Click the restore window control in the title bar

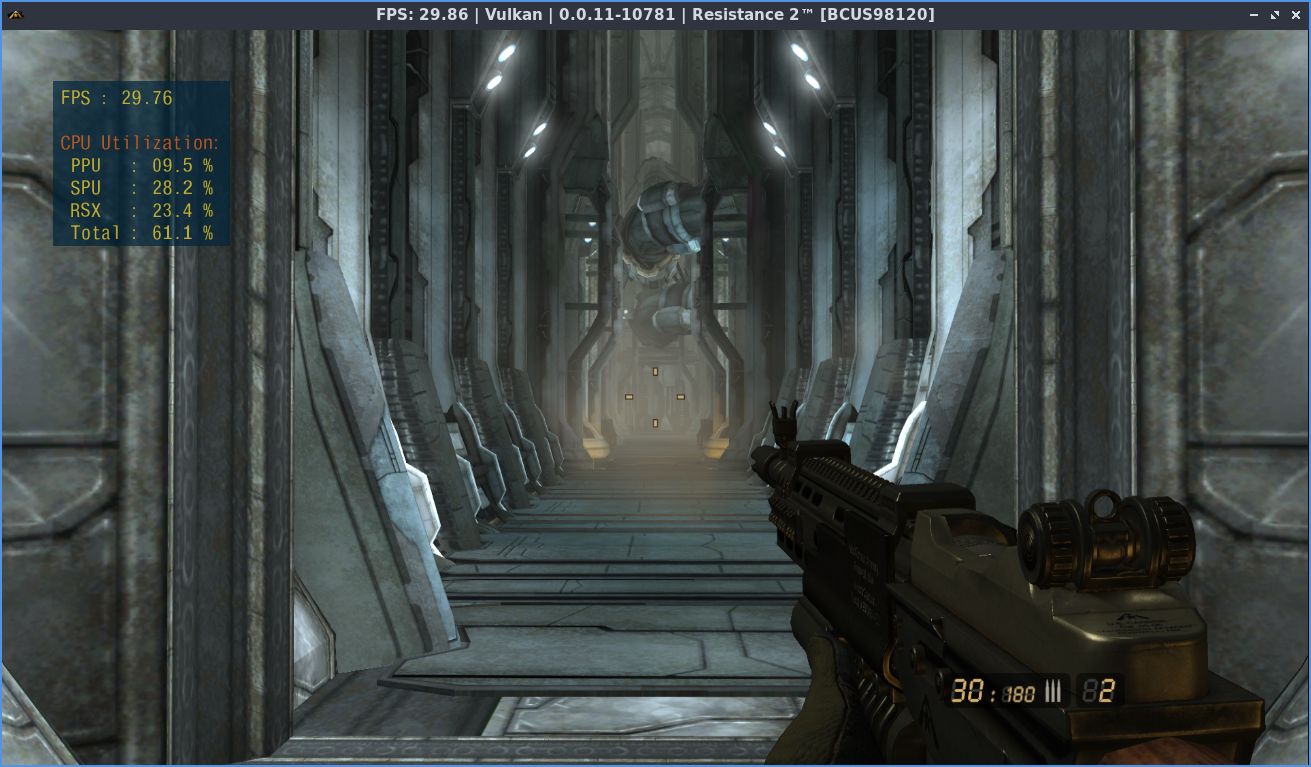coord(1274,14)
